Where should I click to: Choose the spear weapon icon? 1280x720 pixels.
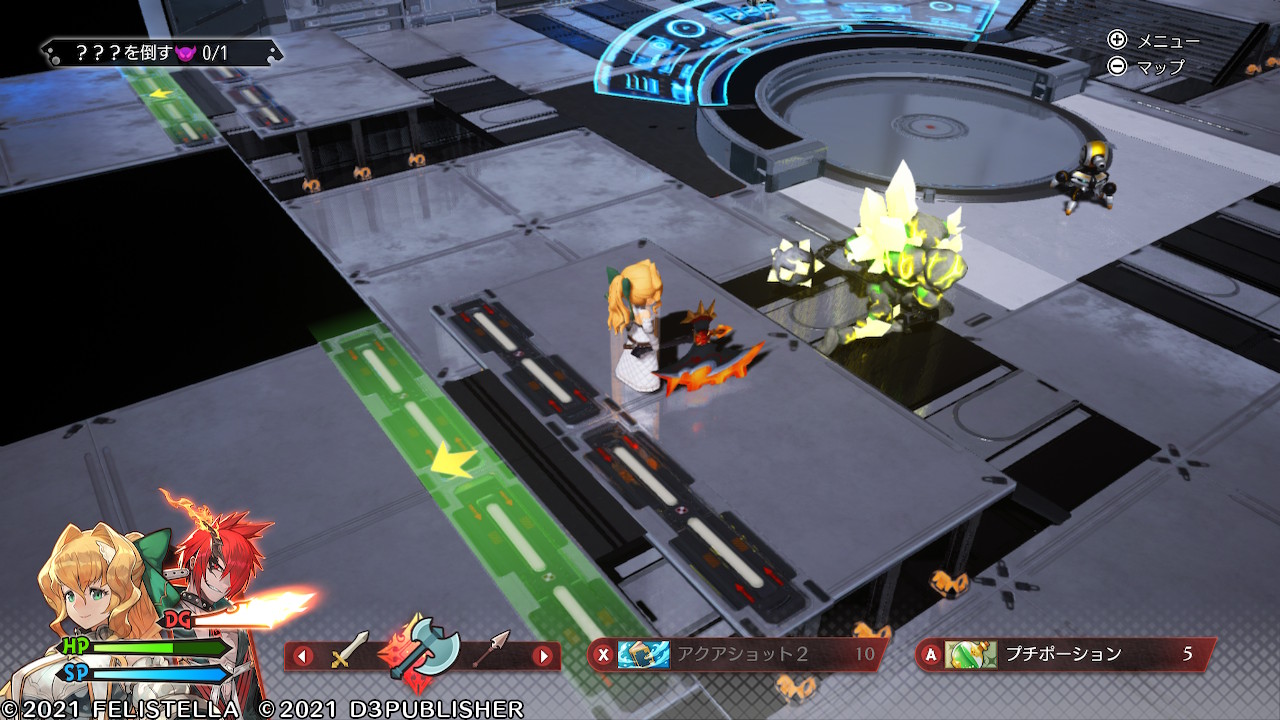coord(491,651)
